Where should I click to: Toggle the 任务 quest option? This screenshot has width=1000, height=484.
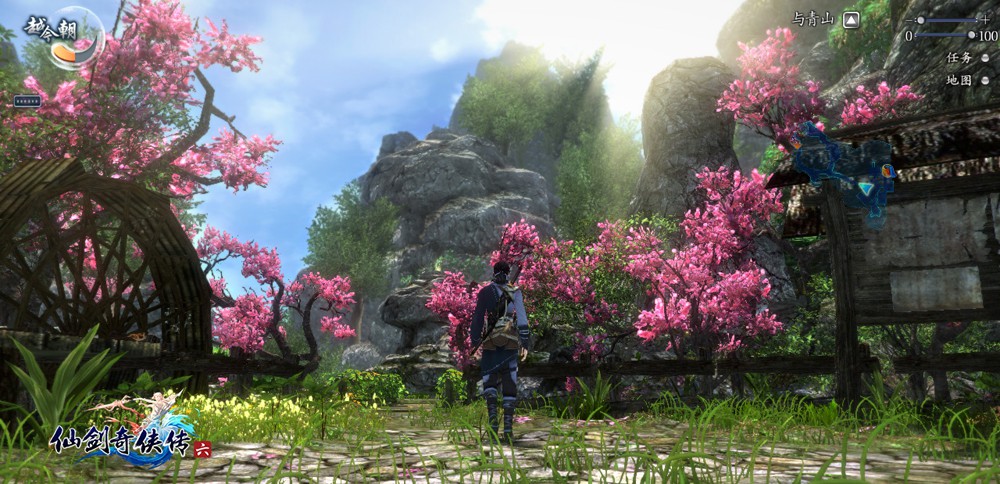coord(984,58)
